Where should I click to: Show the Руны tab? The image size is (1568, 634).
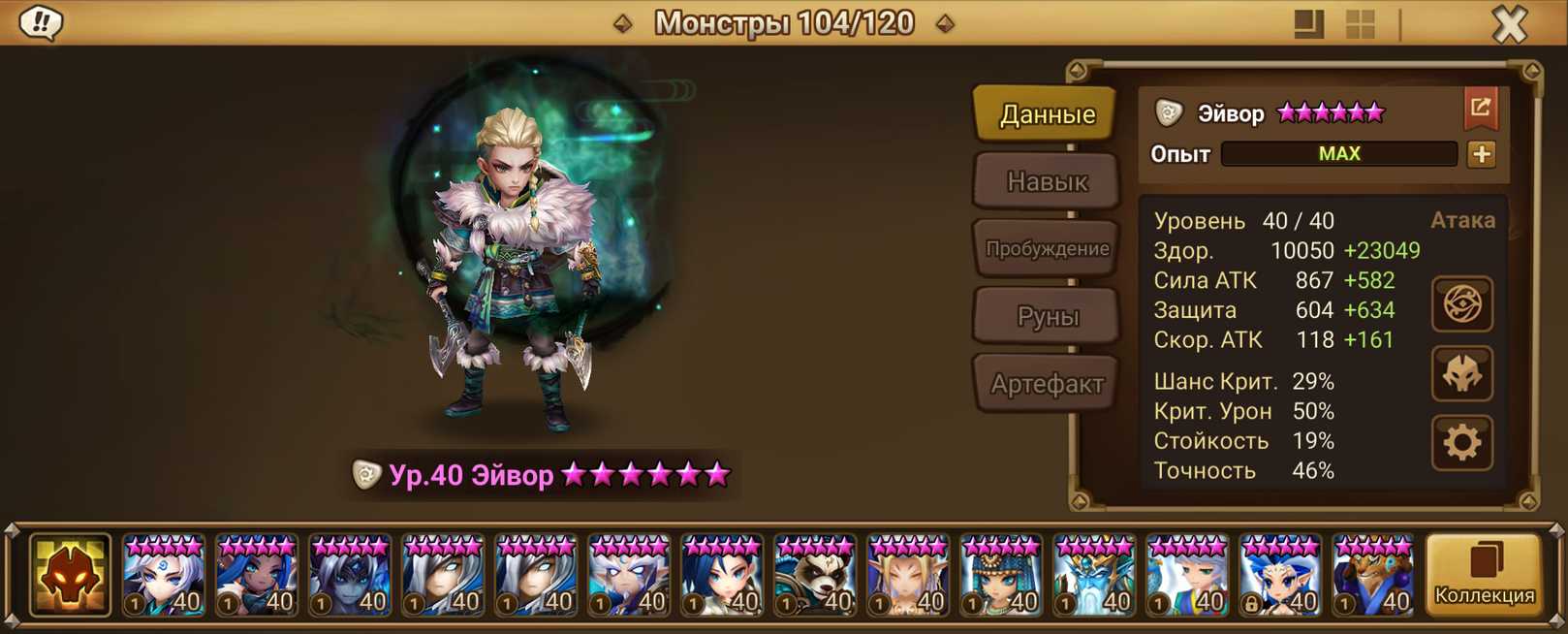coord(1047,316)
